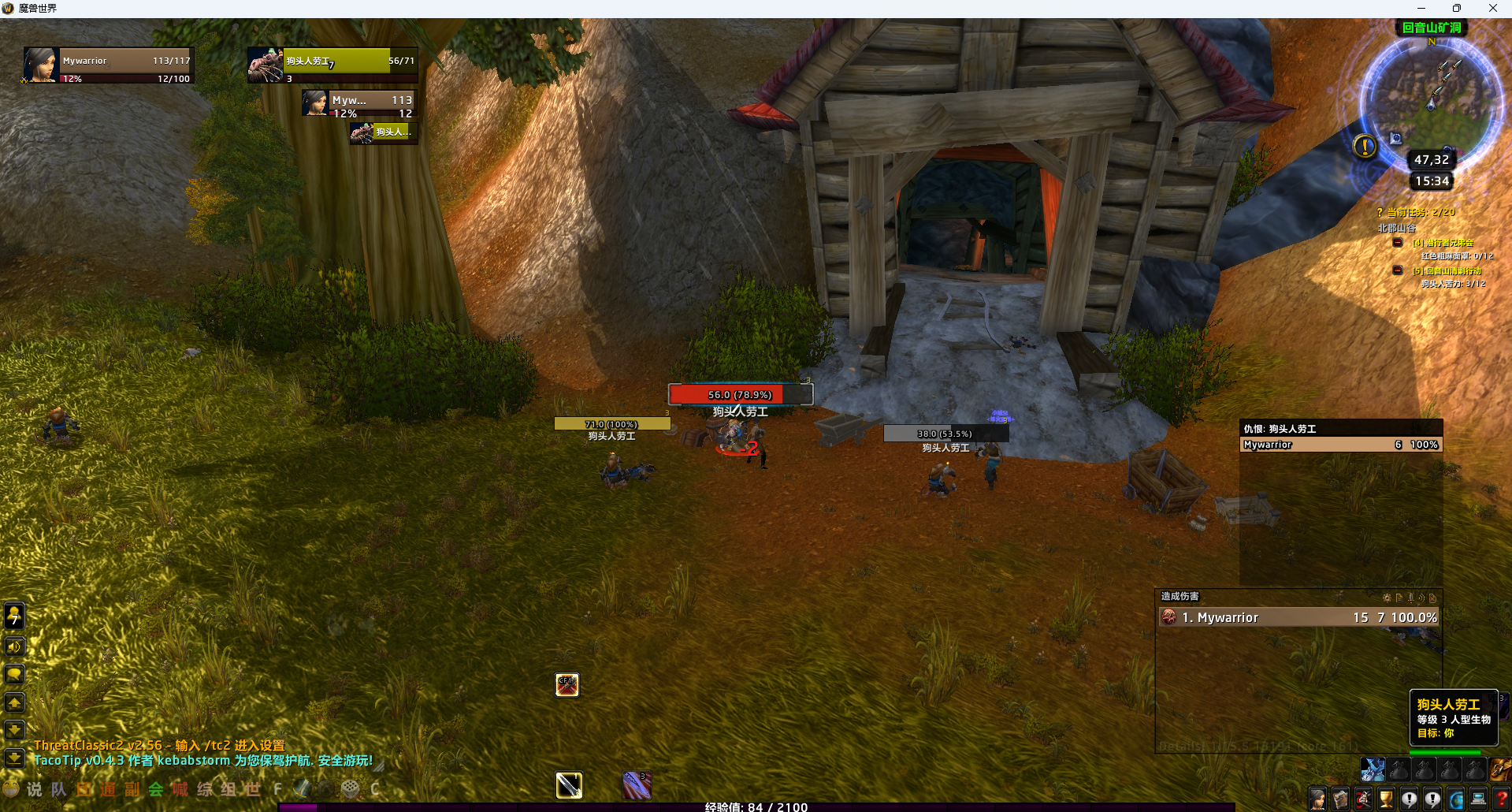
Task: Open the 15:34 clock display
Action: pos(1432,181)
